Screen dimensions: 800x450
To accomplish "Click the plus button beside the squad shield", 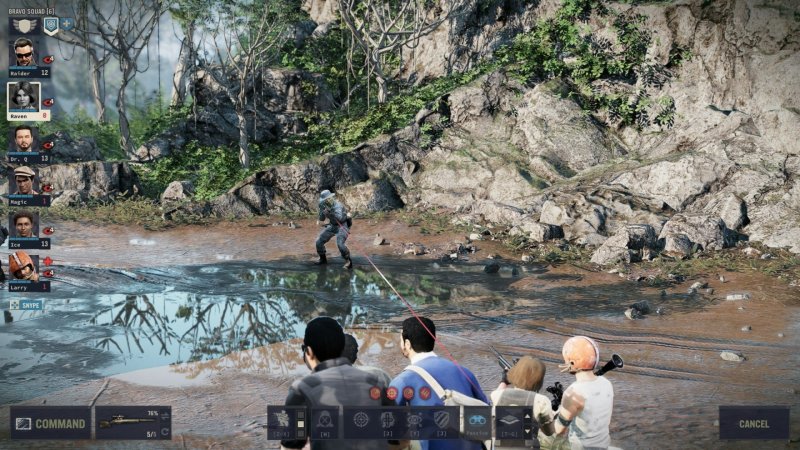I will coord(67,23).
